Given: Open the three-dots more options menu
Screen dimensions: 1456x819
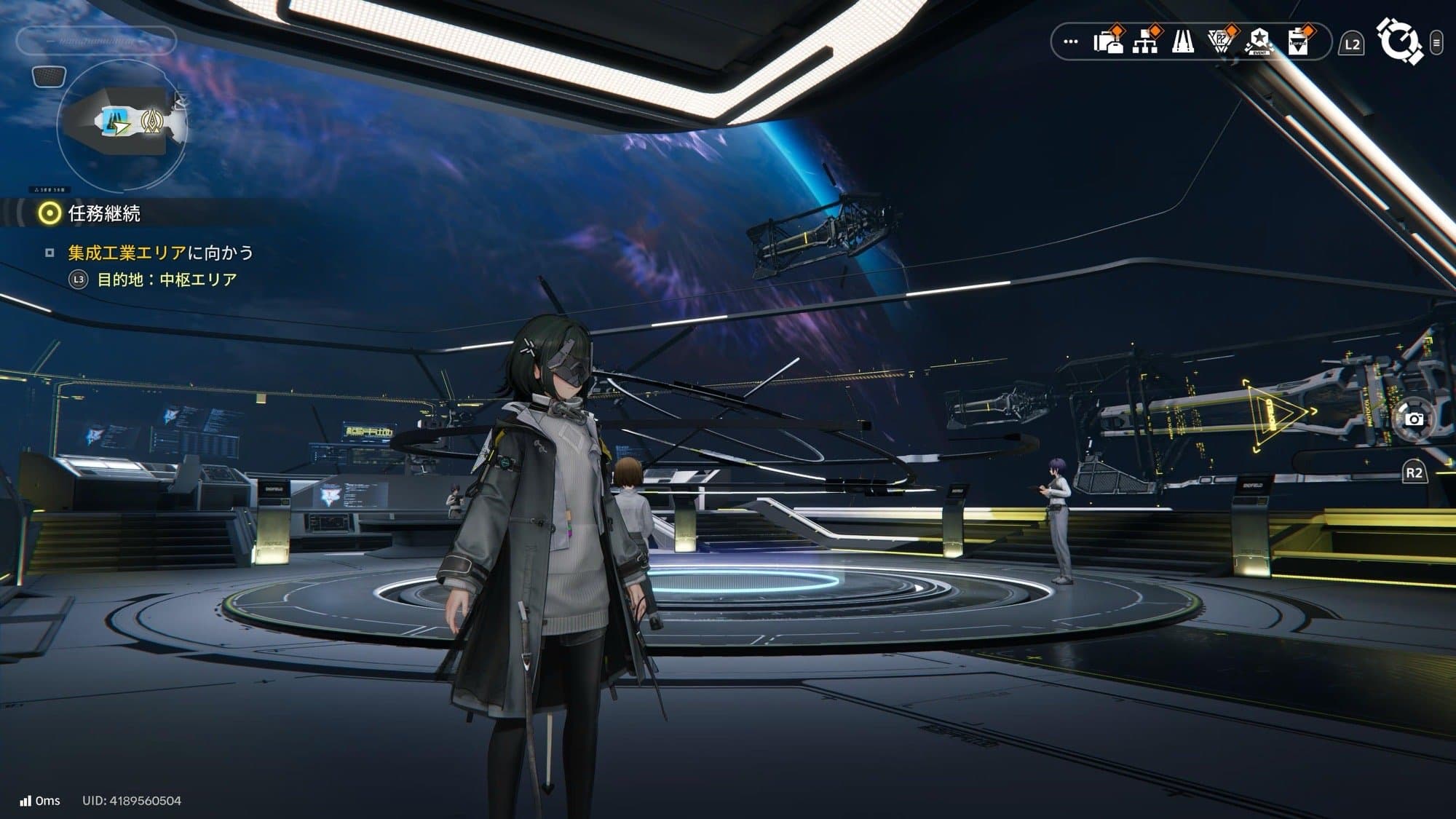Looking at the screenshot, I should (x=1070, y=42).
